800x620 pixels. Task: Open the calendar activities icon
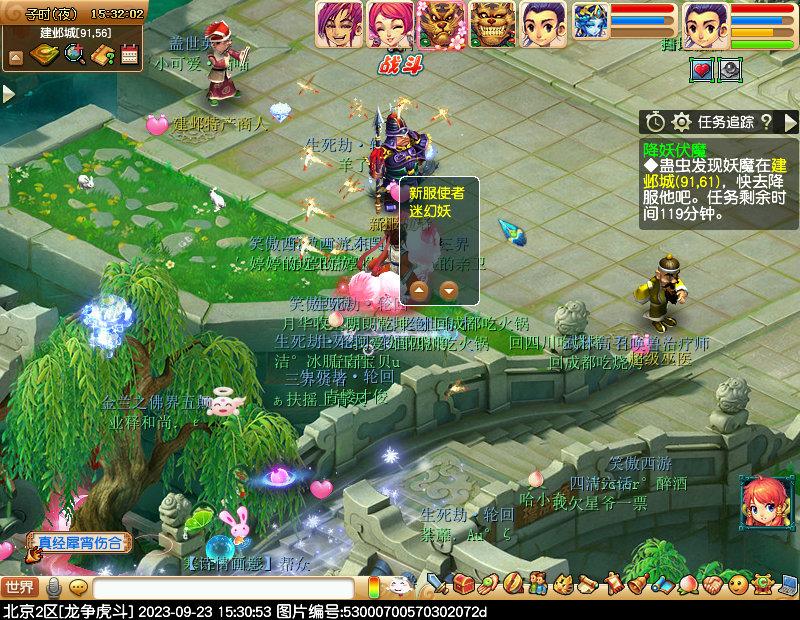[x=128, y=55]
